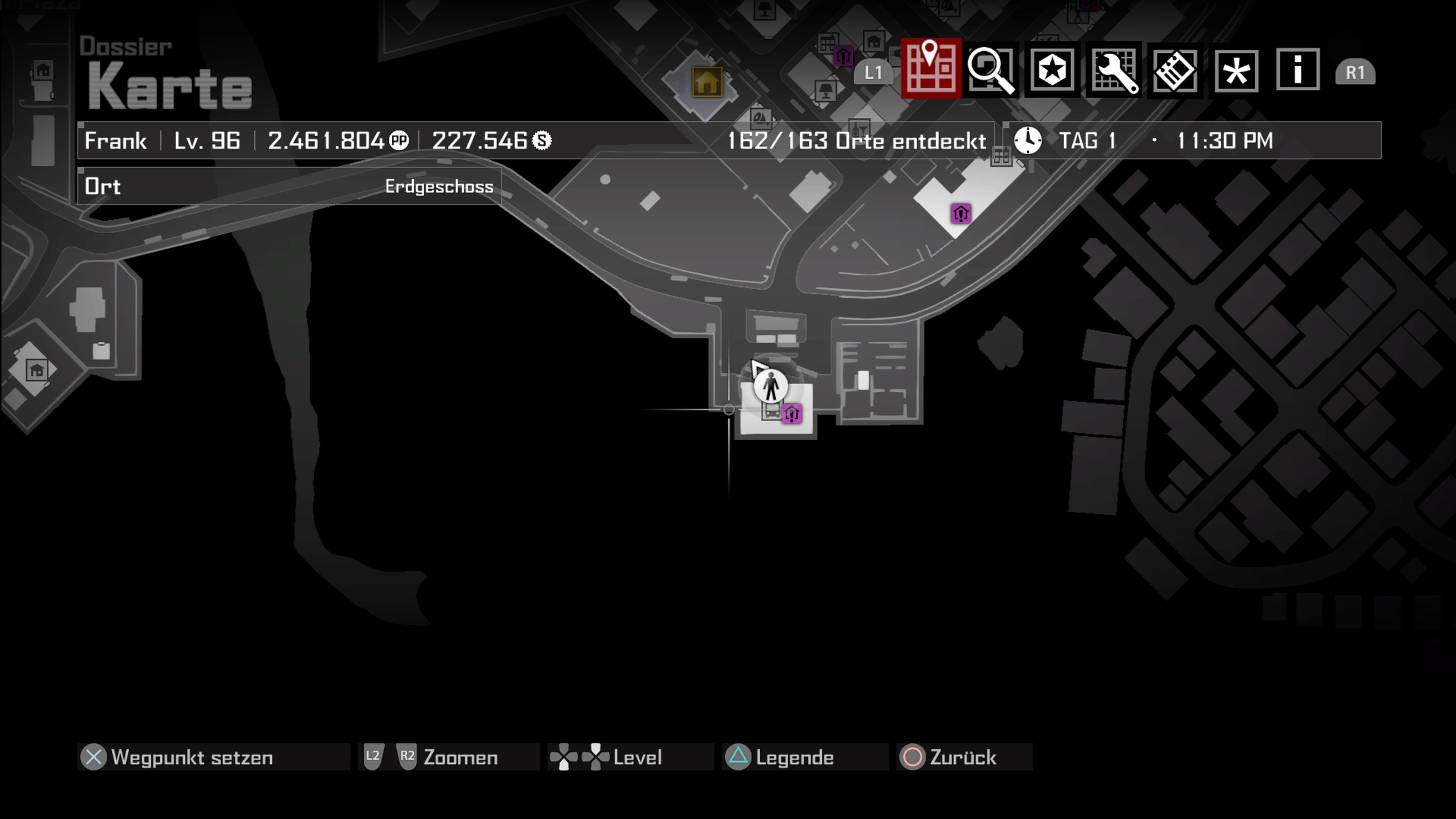This screenshot has height=819, width=1456.
Task: Go back with the Zurück button
Action: [x=962, y=758]
